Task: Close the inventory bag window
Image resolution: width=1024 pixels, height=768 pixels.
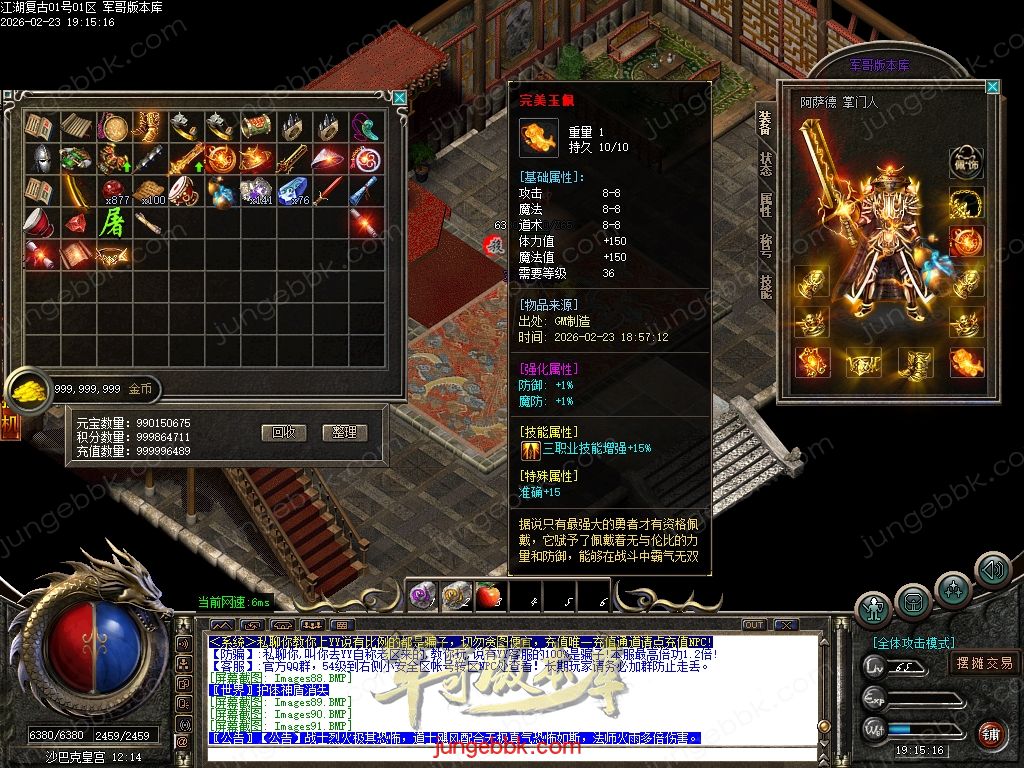Action: click(400, 98)
